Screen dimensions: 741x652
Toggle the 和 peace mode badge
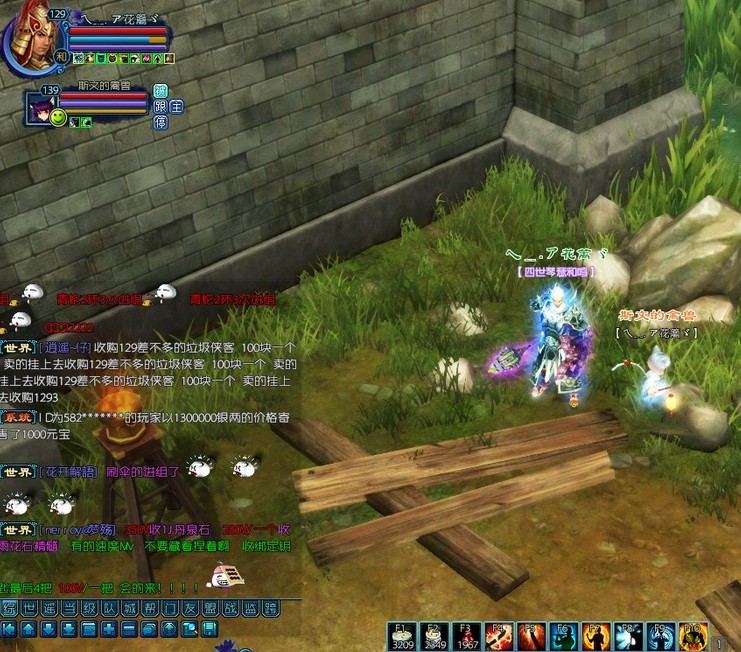tap(60, 58)
